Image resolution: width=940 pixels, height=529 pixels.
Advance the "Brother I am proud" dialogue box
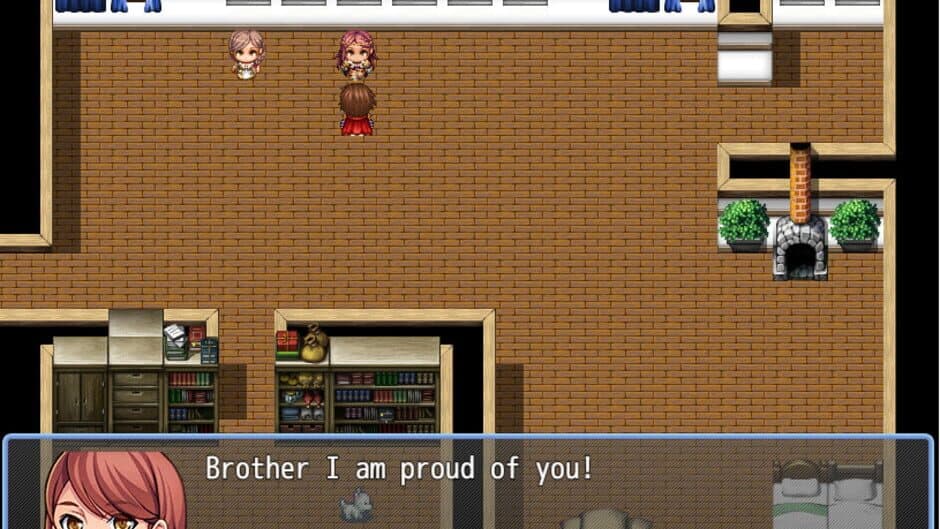pos(468,482)
